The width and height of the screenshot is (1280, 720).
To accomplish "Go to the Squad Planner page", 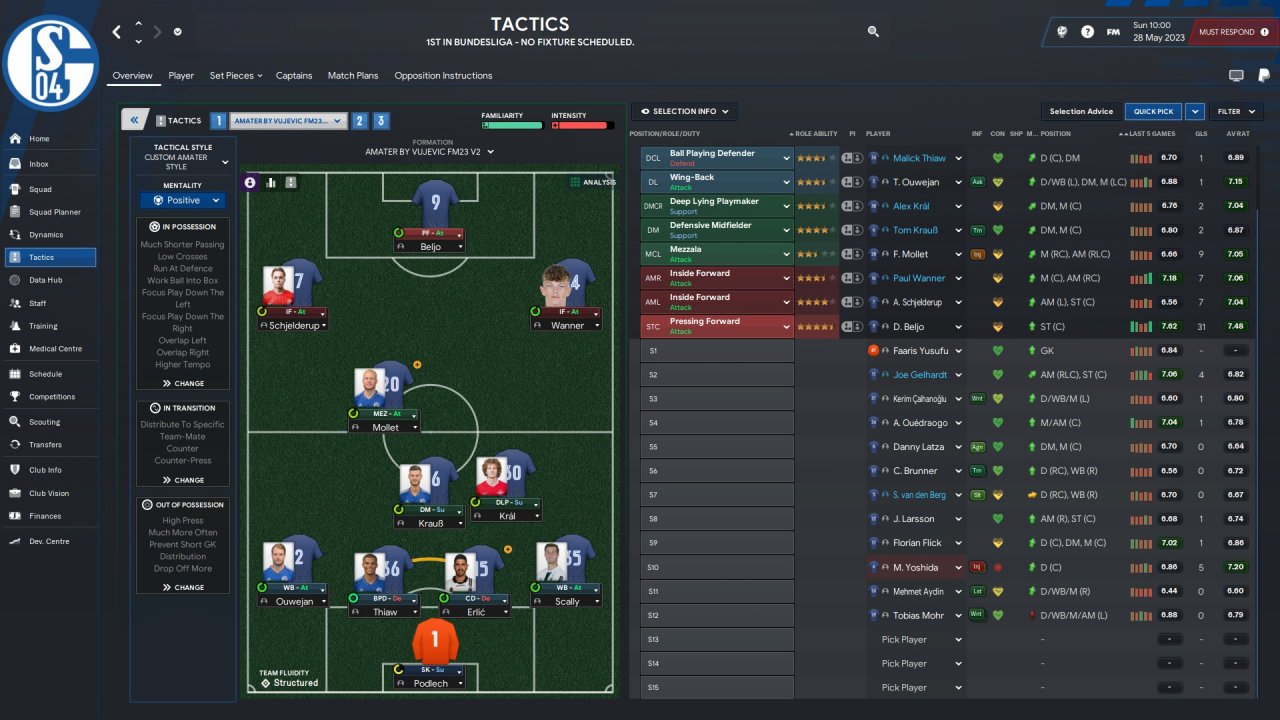I will tap(54, 212).
